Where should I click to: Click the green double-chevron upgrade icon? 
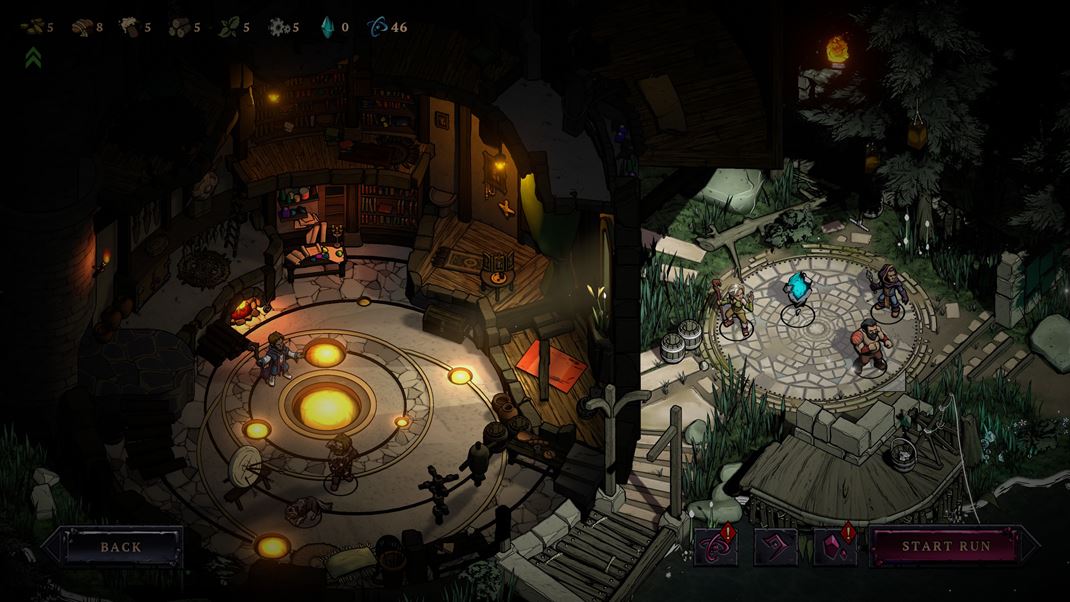click(32, 57)
